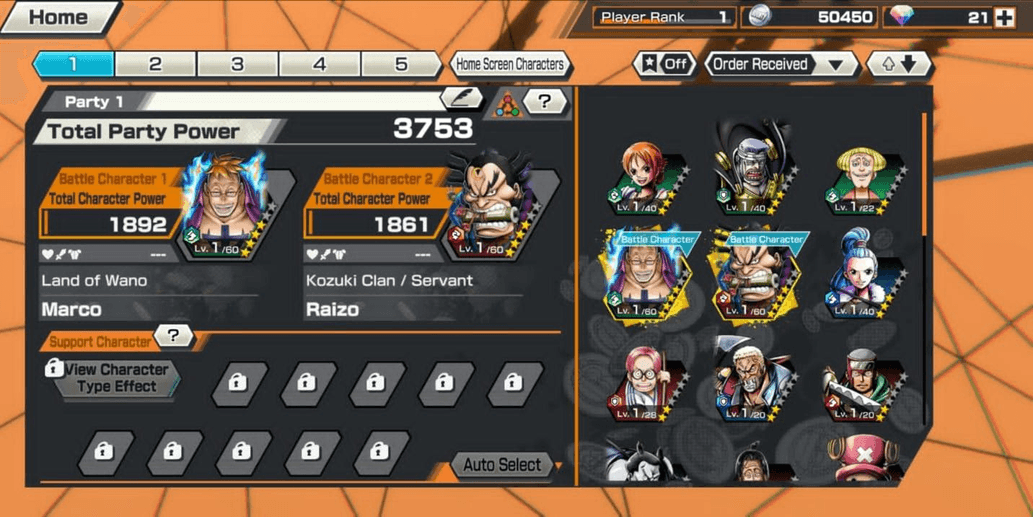Toggle the favorite filter Off button
This screenshot has height=517, width=1033.
(664, 64)
